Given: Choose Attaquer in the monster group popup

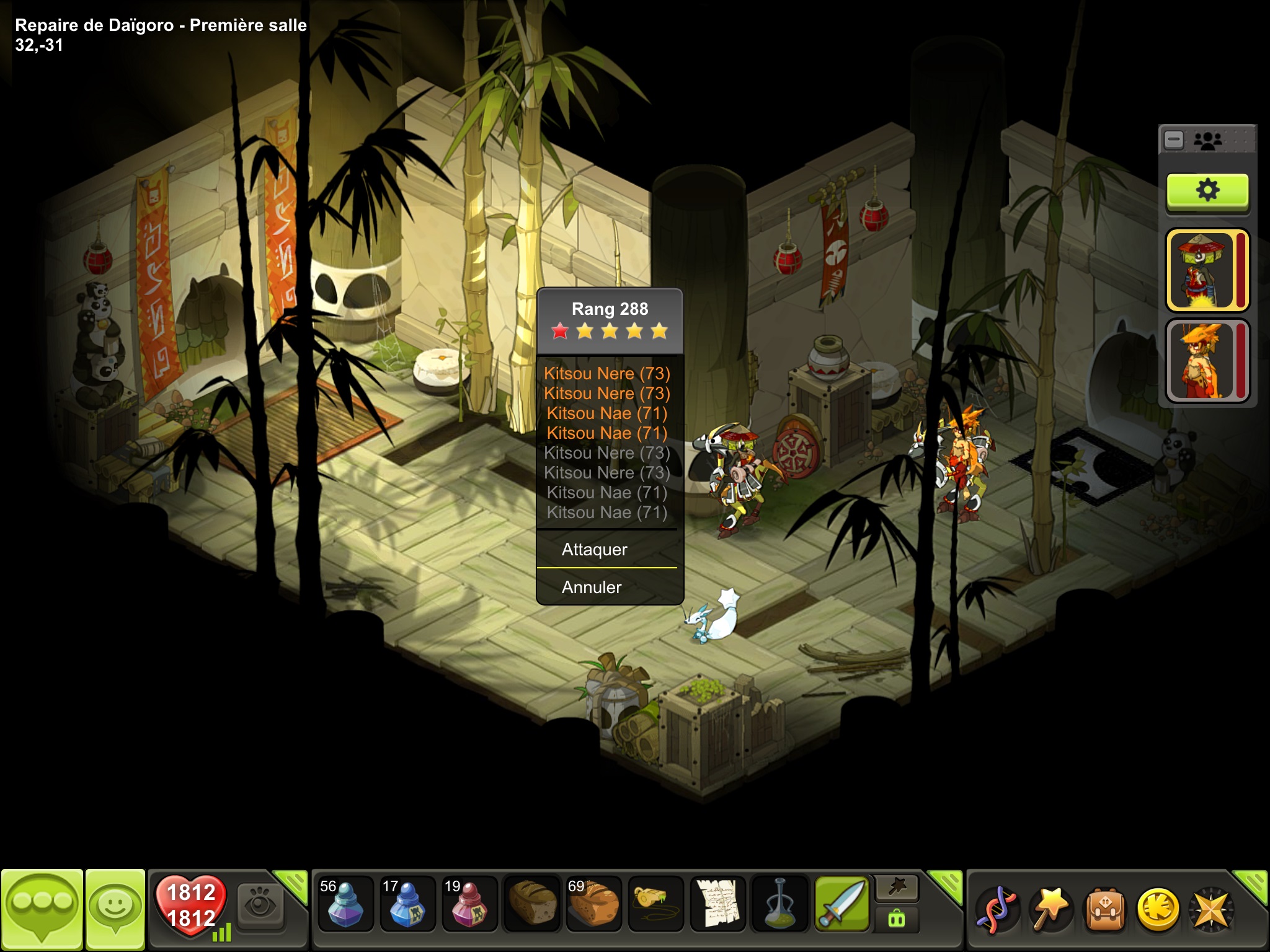Looking at the screenshot, I should pyautogui.click(x=594, y=550).
